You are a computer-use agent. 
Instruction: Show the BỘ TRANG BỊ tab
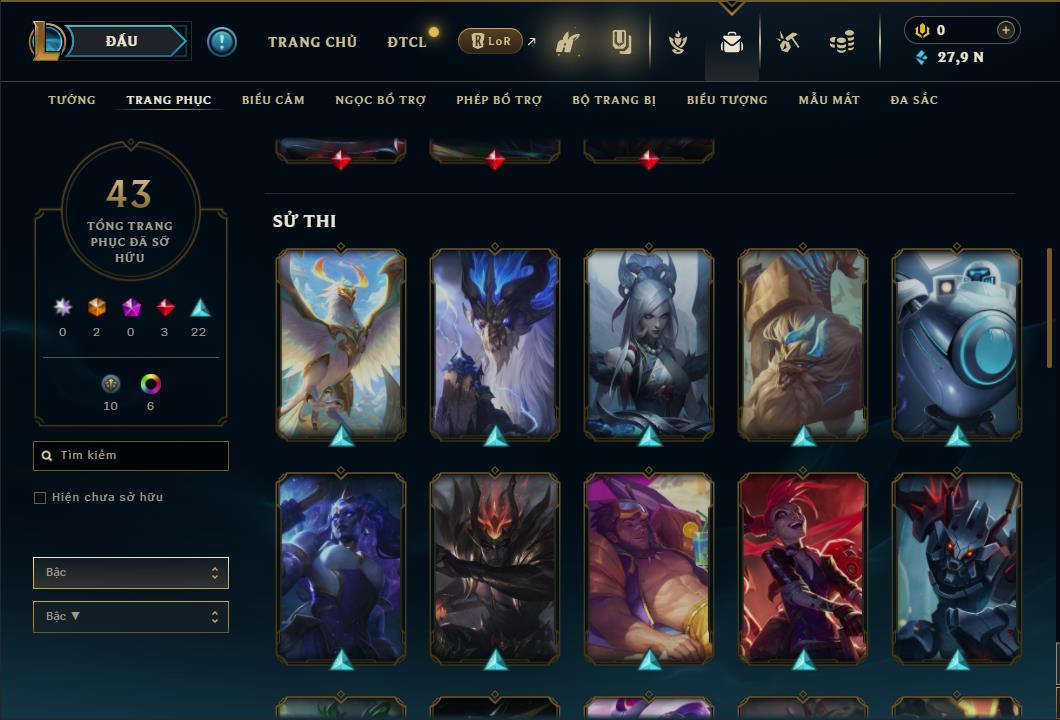[x=614, y=100]
